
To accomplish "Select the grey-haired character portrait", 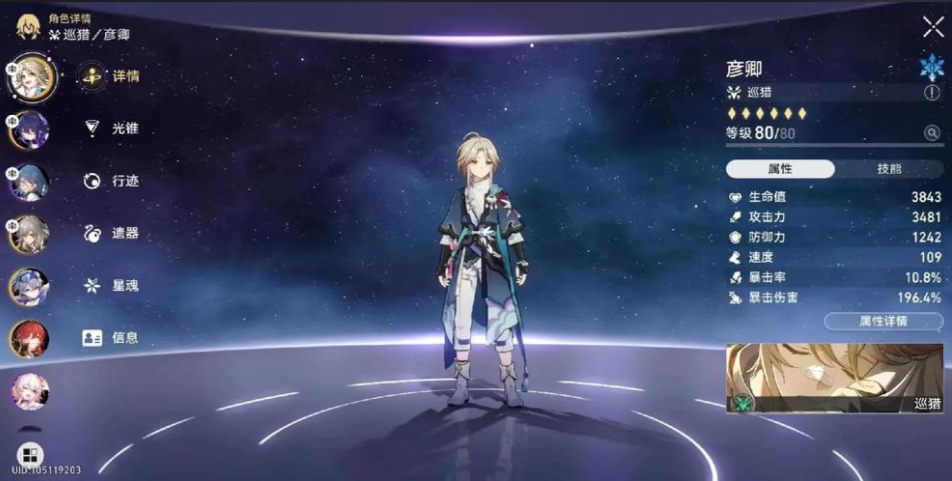I will pos(29,234).
